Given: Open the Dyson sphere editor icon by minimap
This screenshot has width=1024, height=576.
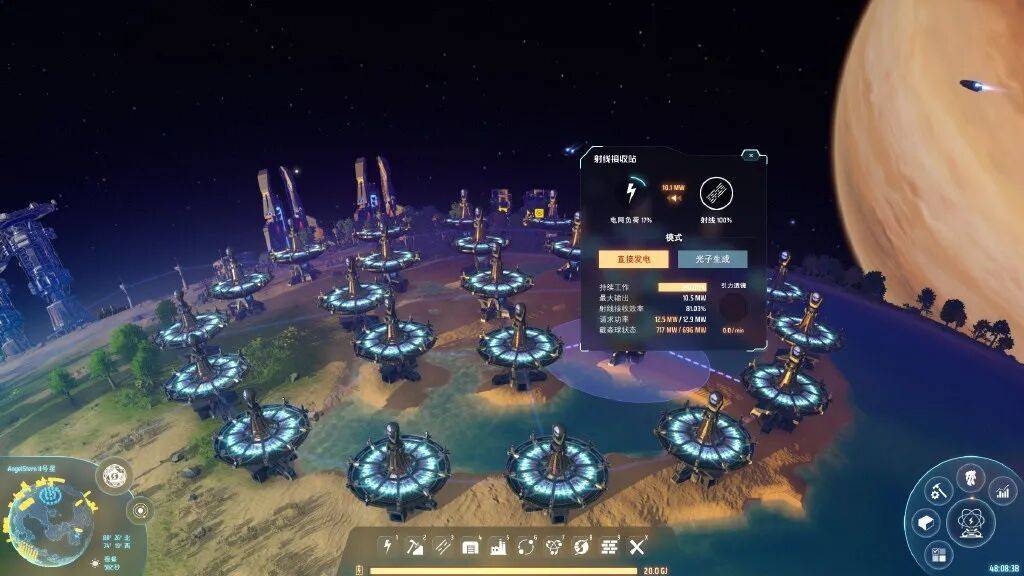Looking at the screenshot, I should (113, 474).
